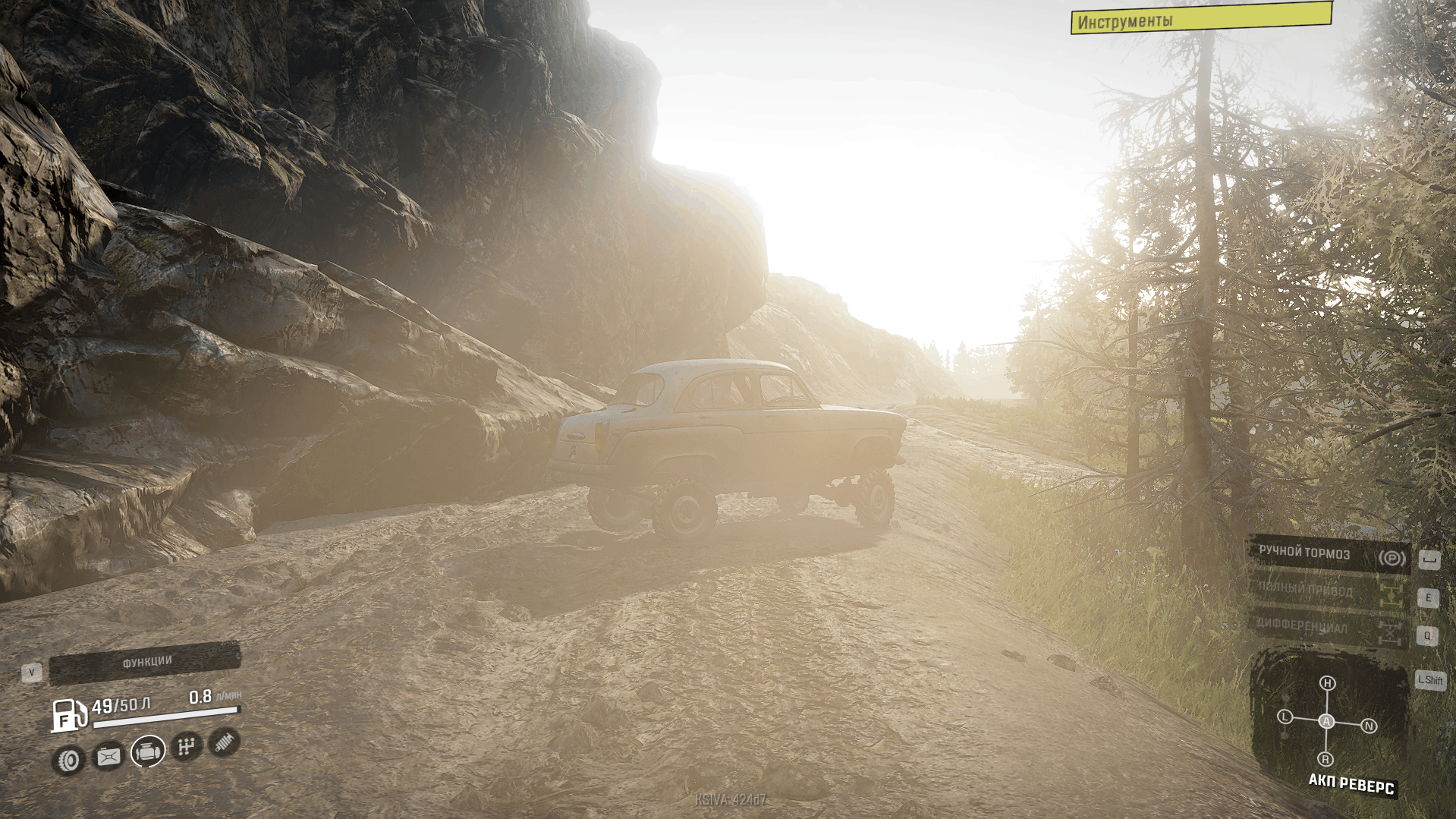The height and width of the screenshot is (819, 1456).
Task: Choose the gearbox shifter status icon
Action: pos(187,747)
